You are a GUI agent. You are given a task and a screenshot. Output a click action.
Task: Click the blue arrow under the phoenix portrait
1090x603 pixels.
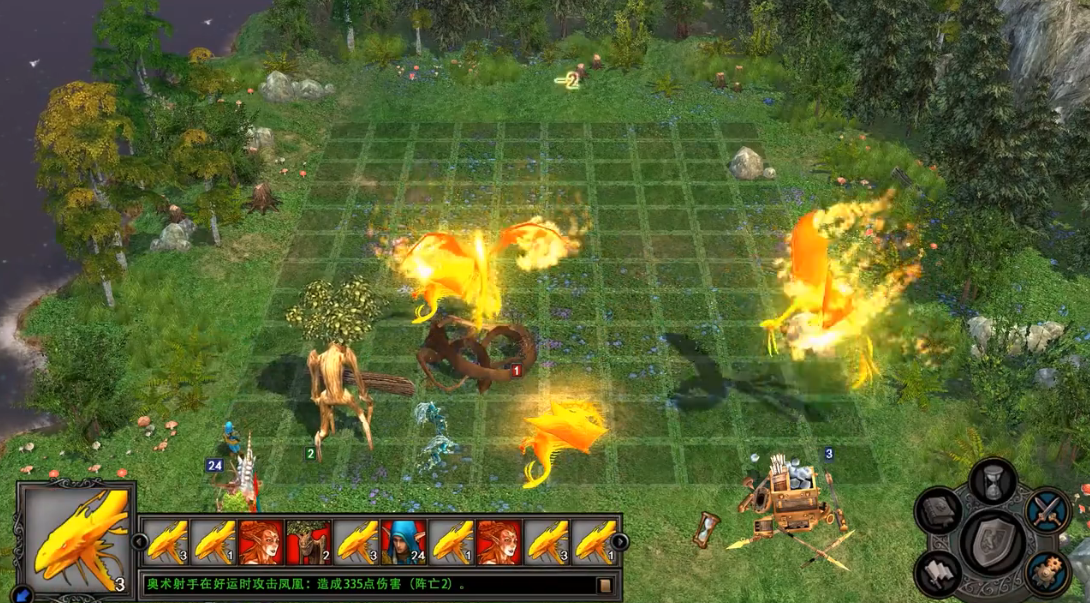click(22, 595)
